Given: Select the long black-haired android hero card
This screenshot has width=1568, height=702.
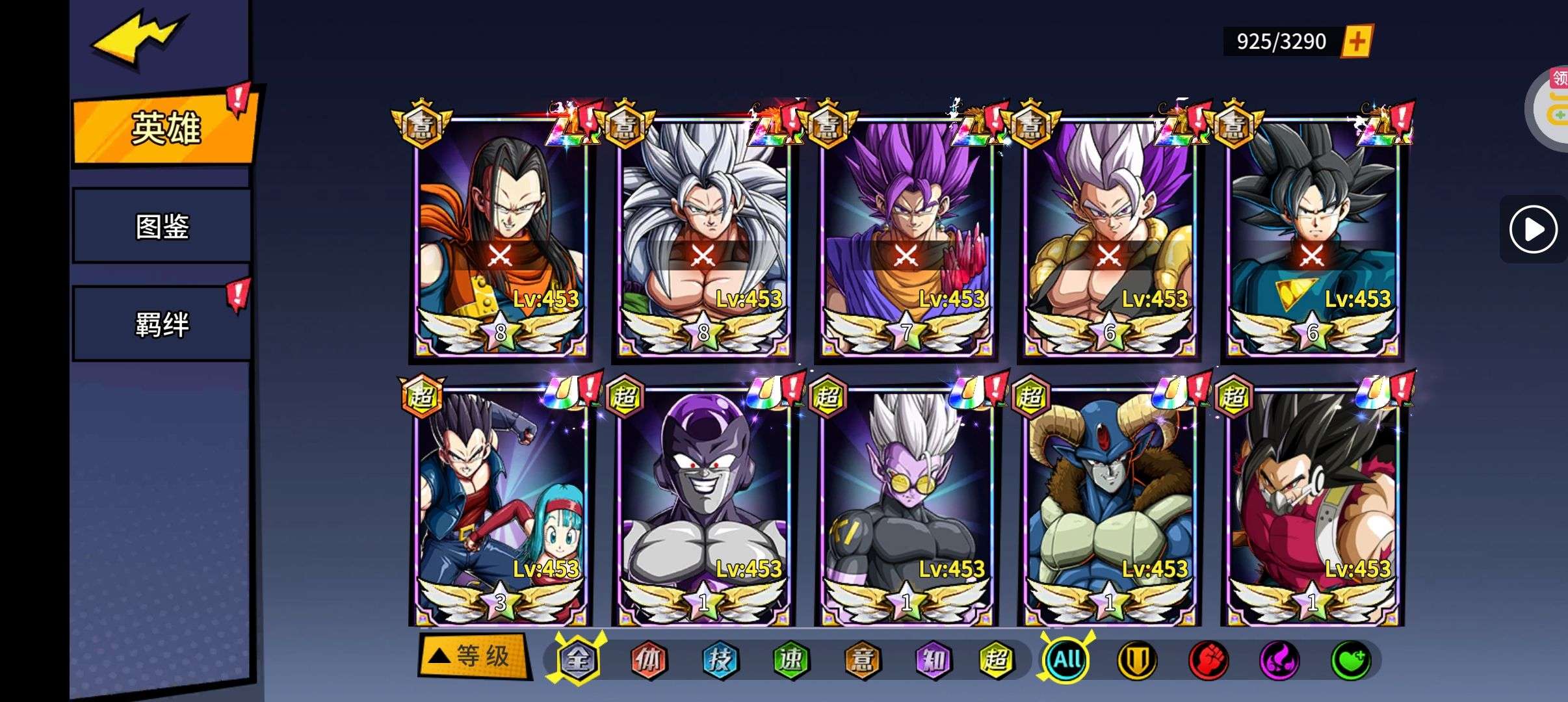Looking at the screenshot, I should tap(501, 237).
